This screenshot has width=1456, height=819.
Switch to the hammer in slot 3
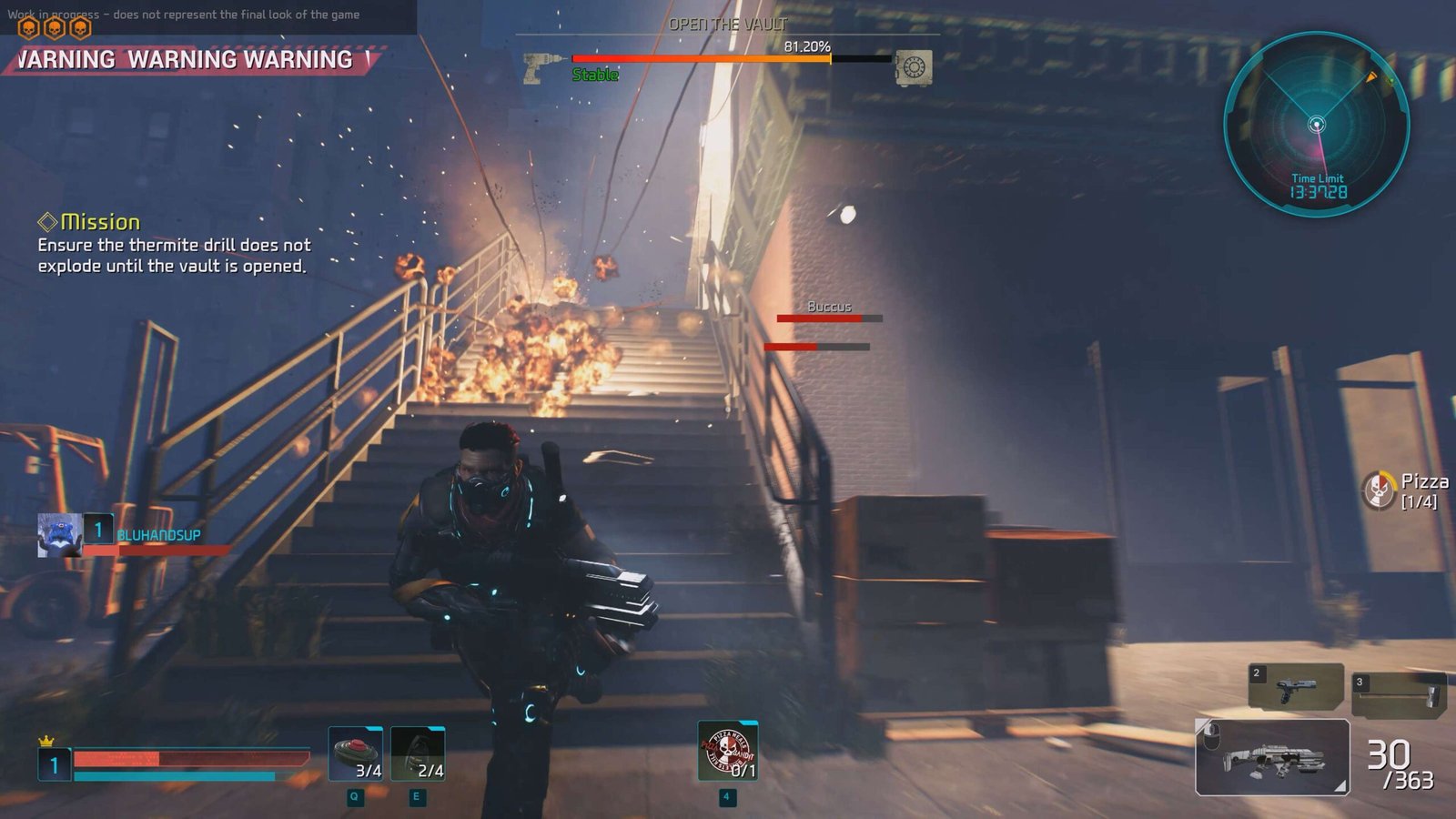point(1399,693)
